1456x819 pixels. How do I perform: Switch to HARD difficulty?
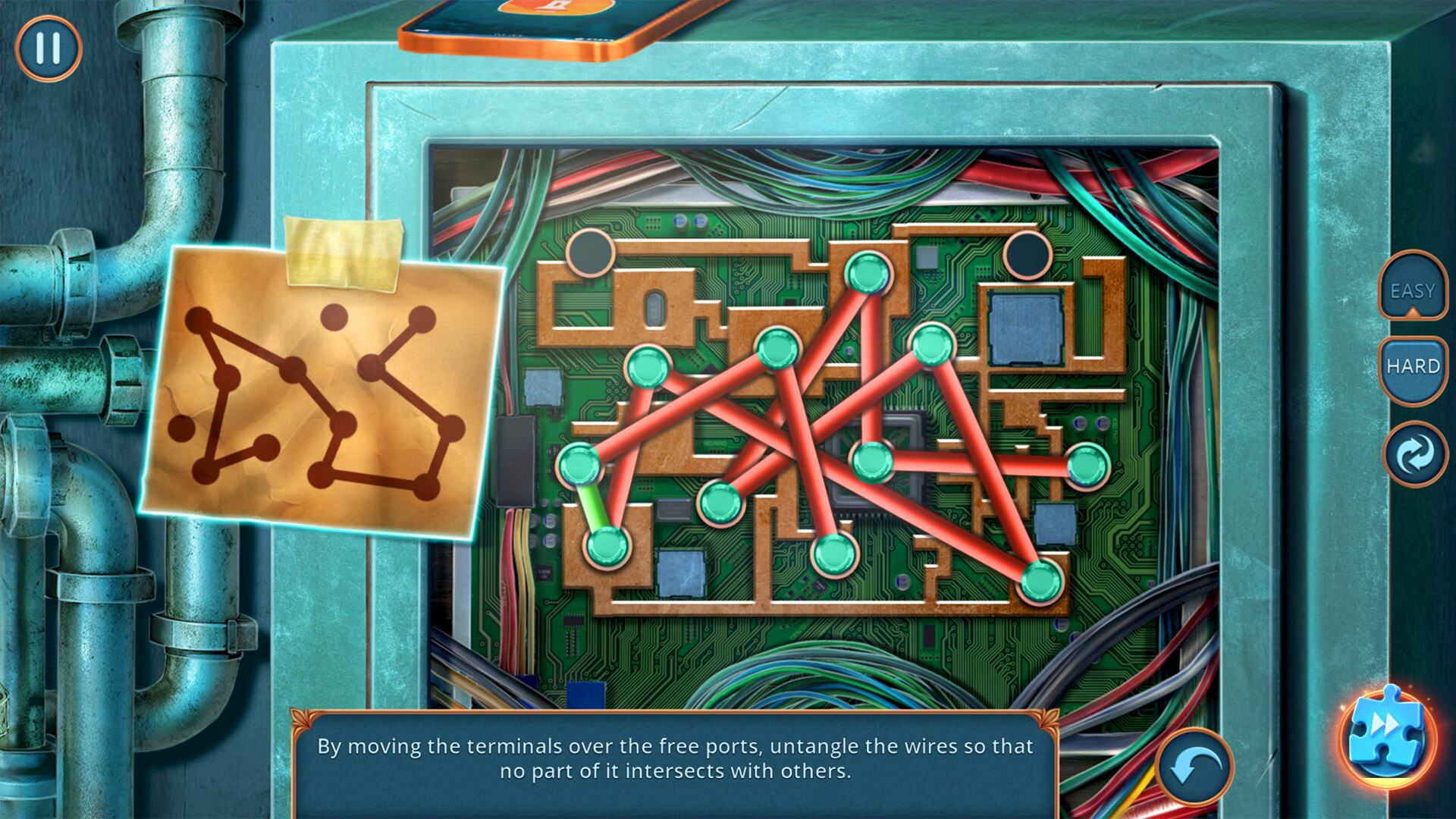tap(1412, 366)
